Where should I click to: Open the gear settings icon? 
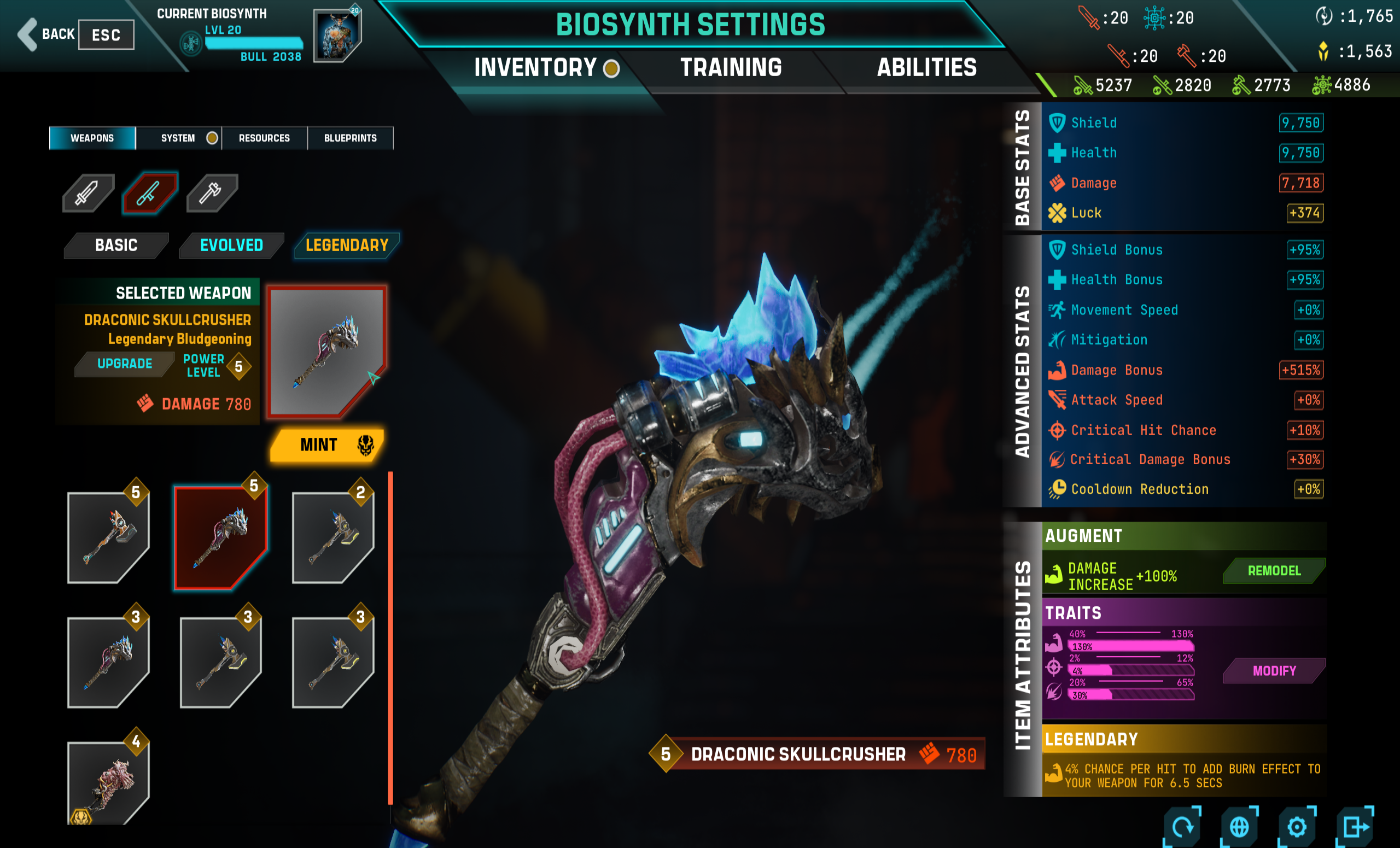tap(1297, 827)
